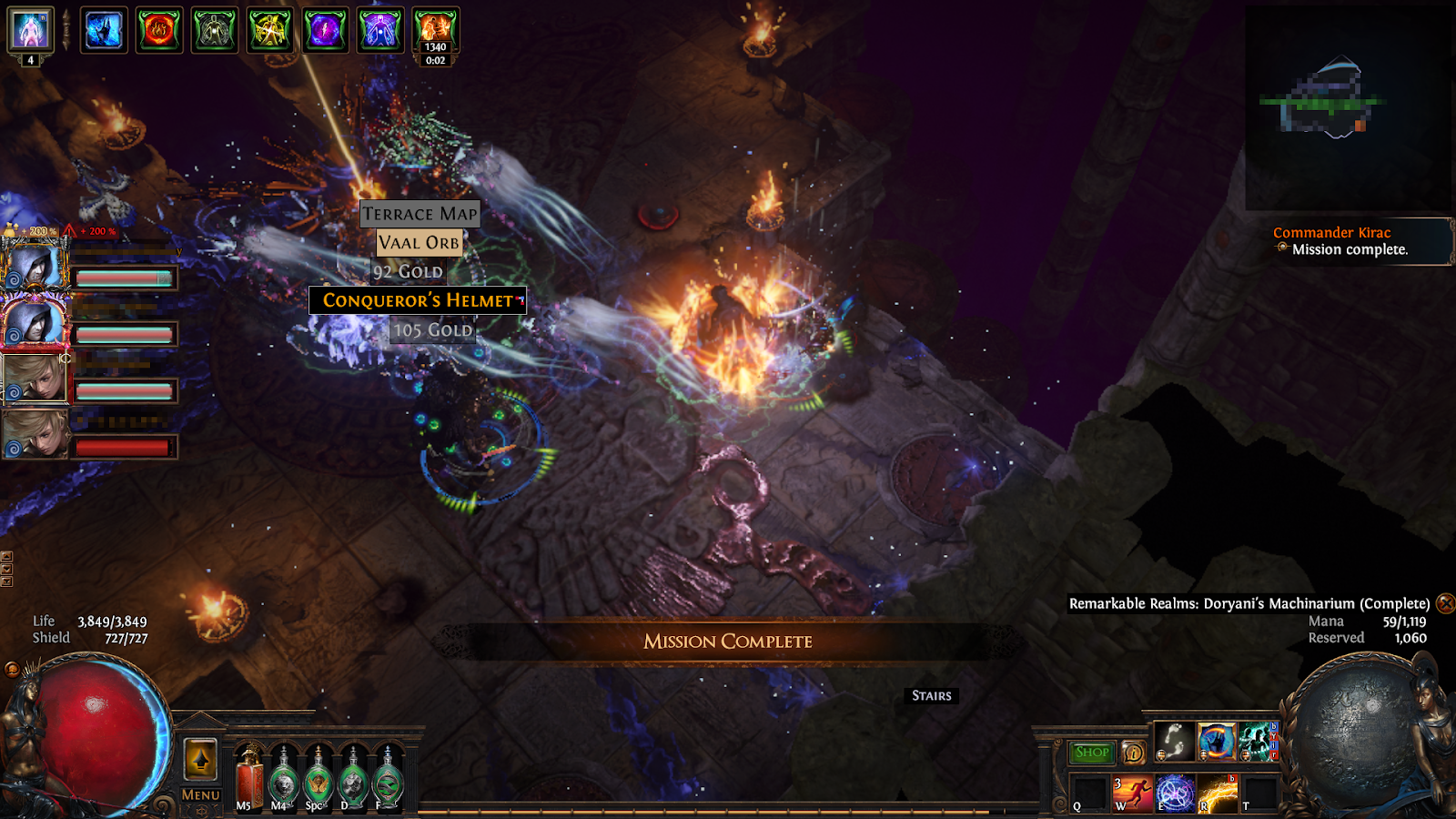This screenshot has width=1456, height=819.
Task: Pick up the Vaal Orb label
Action: pos(419,243)
